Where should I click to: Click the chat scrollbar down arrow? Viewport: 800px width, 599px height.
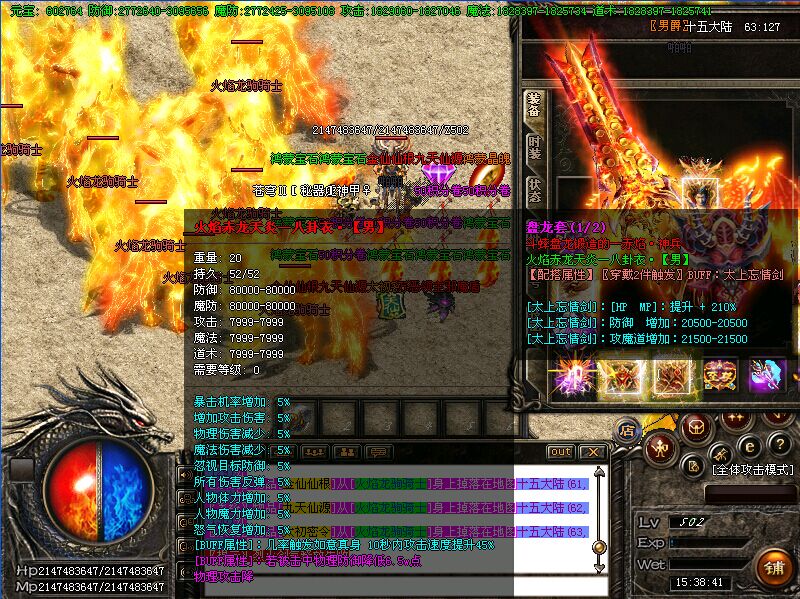pos(599,567)
